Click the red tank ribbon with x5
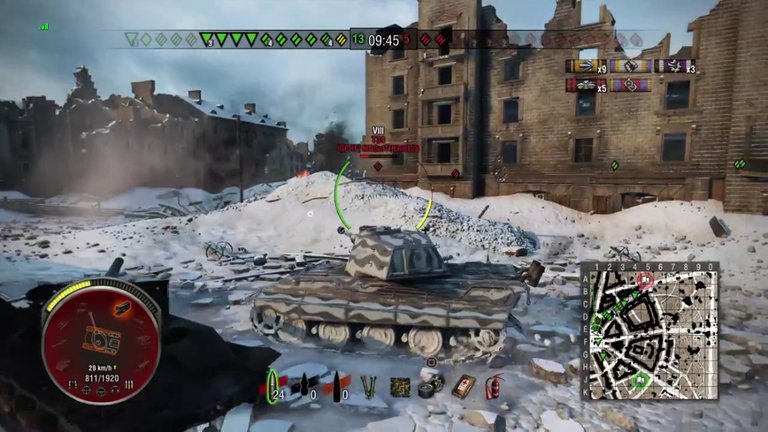Screen dimensions: 768x432 [x=583, y=86]
